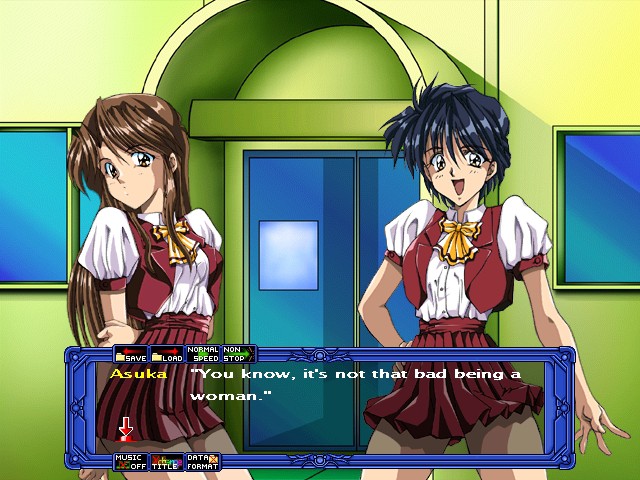Screen dimensions: 640x480
Task: Open the Save menu
Action: (x=131, y=354)
